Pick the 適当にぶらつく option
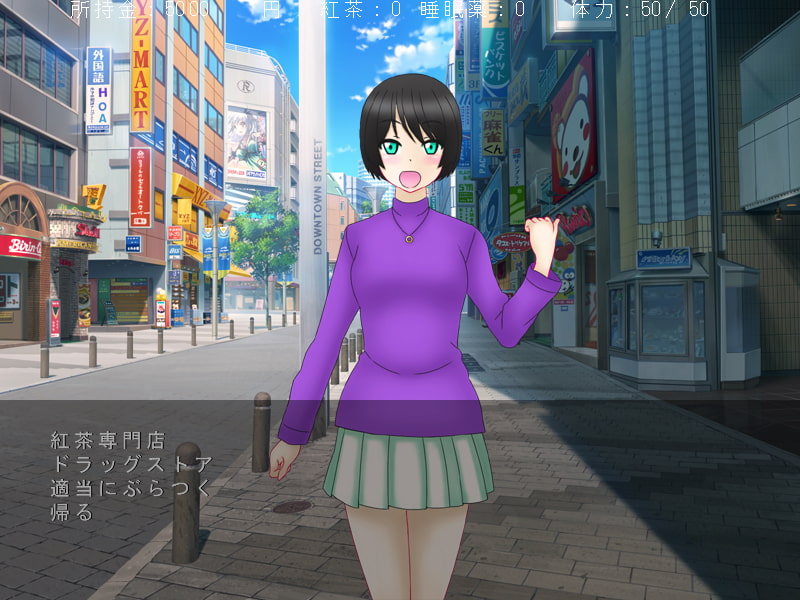Screen dimensions: 800x600 (x=131, y=489)
